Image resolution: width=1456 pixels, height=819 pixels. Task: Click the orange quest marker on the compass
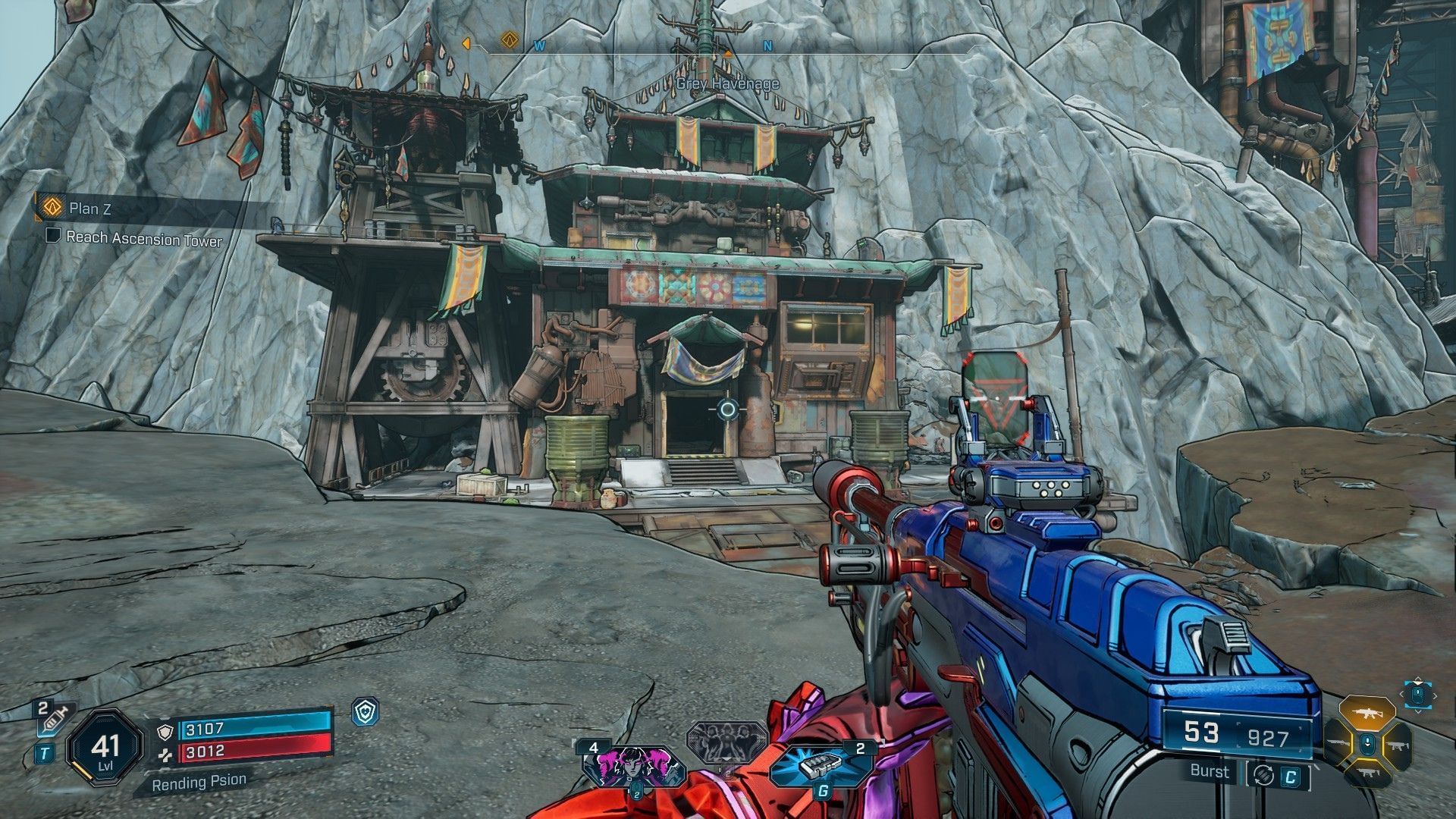tap(509, 39)
